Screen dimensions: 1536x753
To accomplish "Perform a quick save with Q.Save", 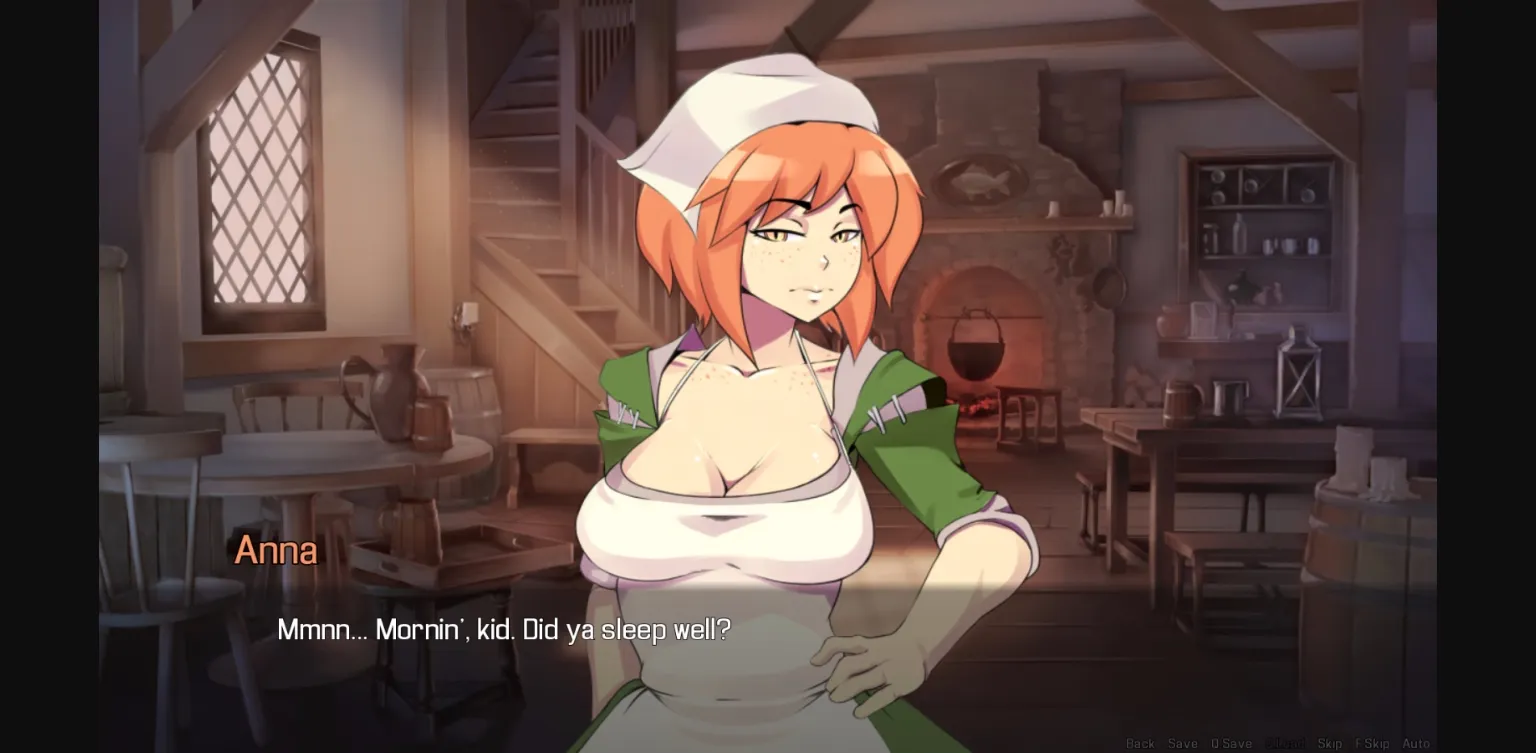I will point(1231,744).
